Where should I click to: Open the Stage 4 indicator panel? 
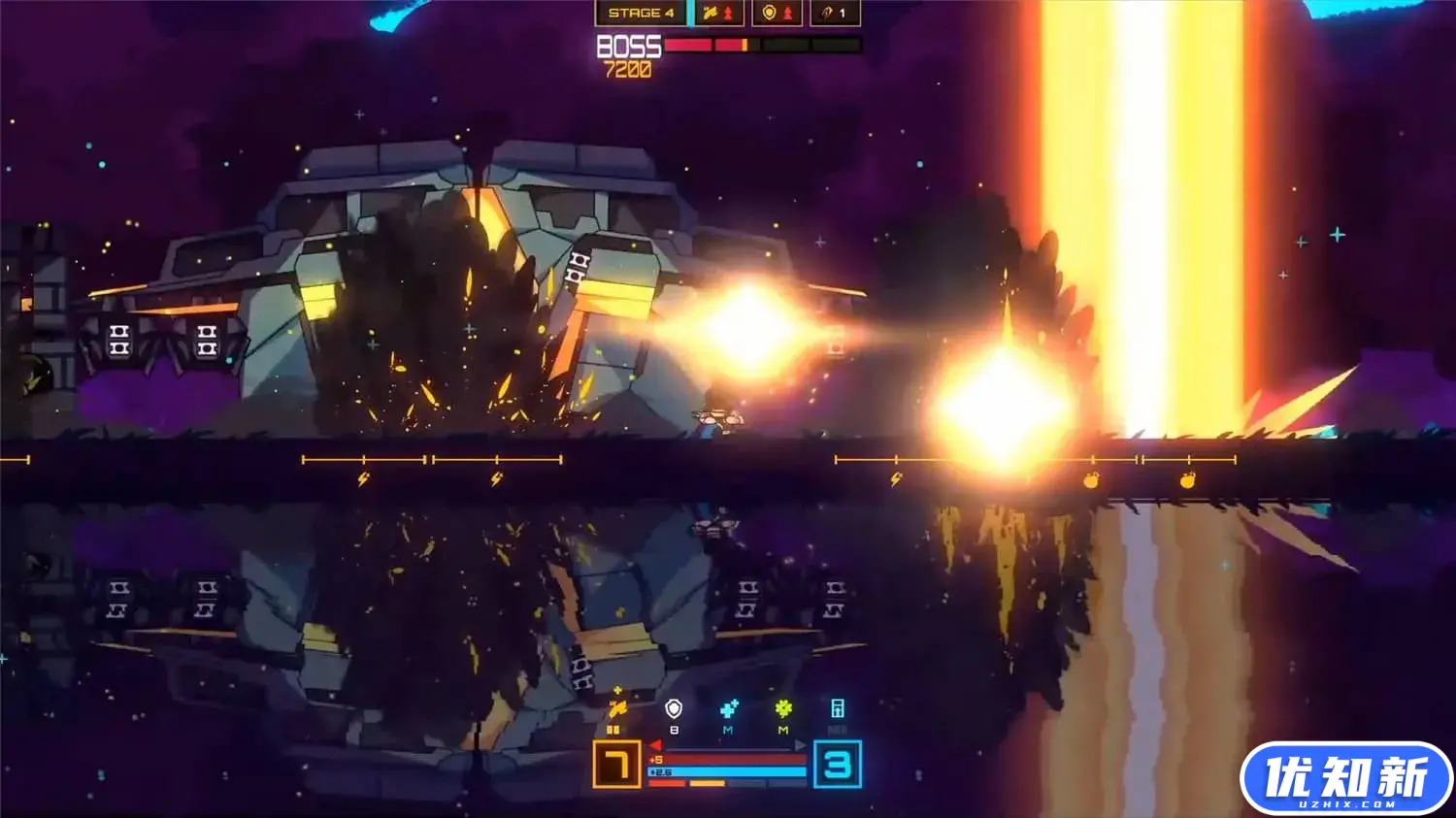[x=641, y=13]
